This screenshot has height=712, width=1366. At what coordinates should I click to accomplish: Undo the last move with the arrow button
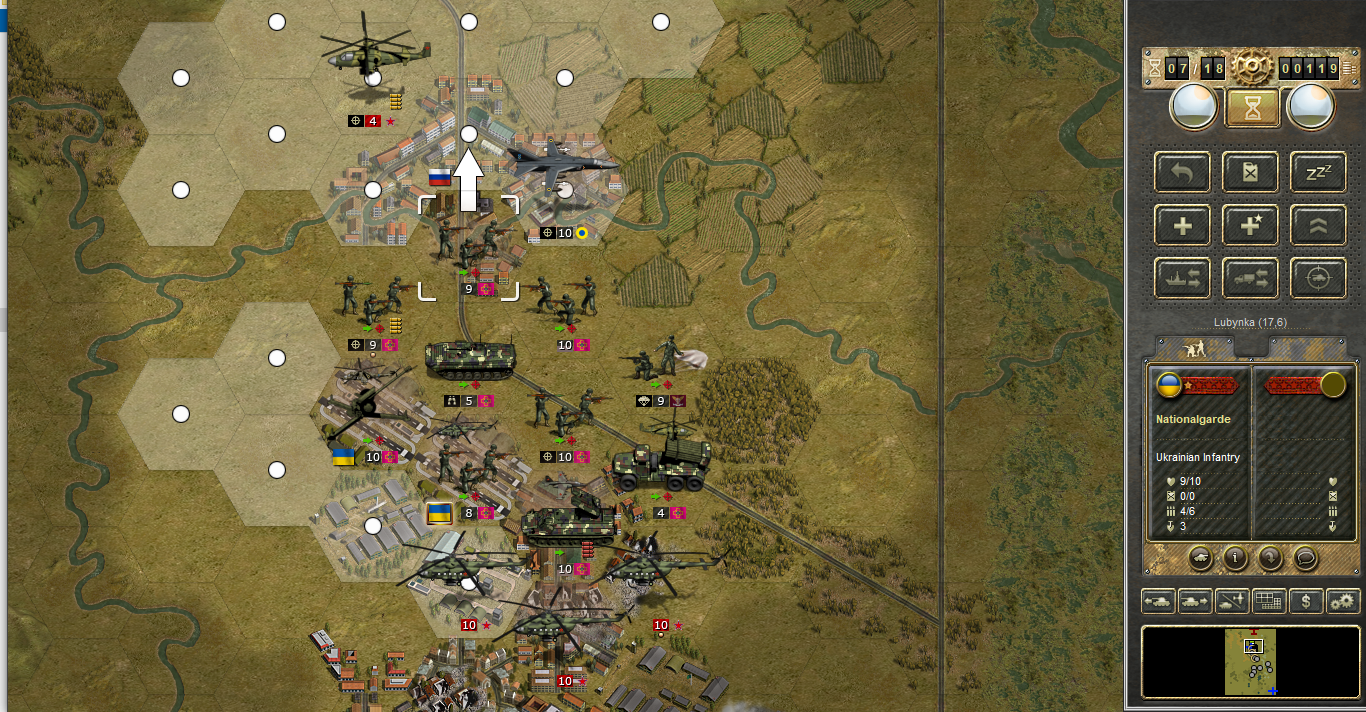(1182, 171)
